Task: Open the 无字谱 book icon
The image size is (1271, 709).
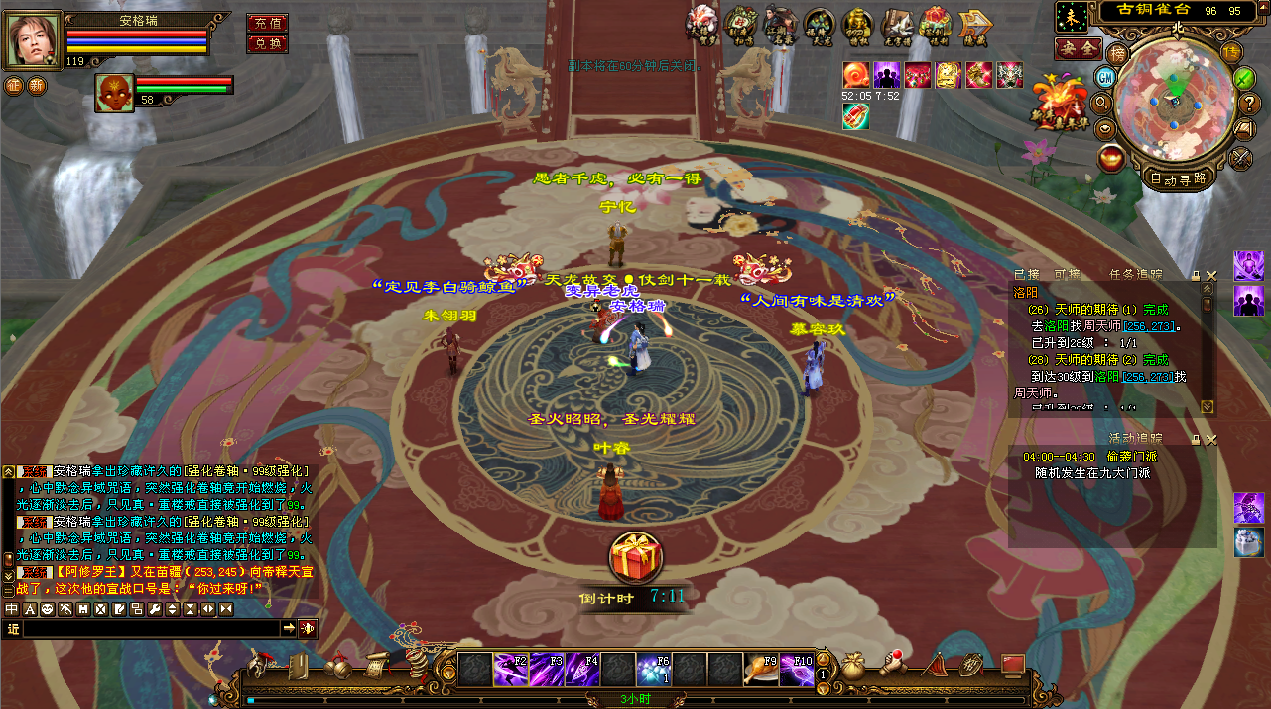Action: [x=897, y=24]
